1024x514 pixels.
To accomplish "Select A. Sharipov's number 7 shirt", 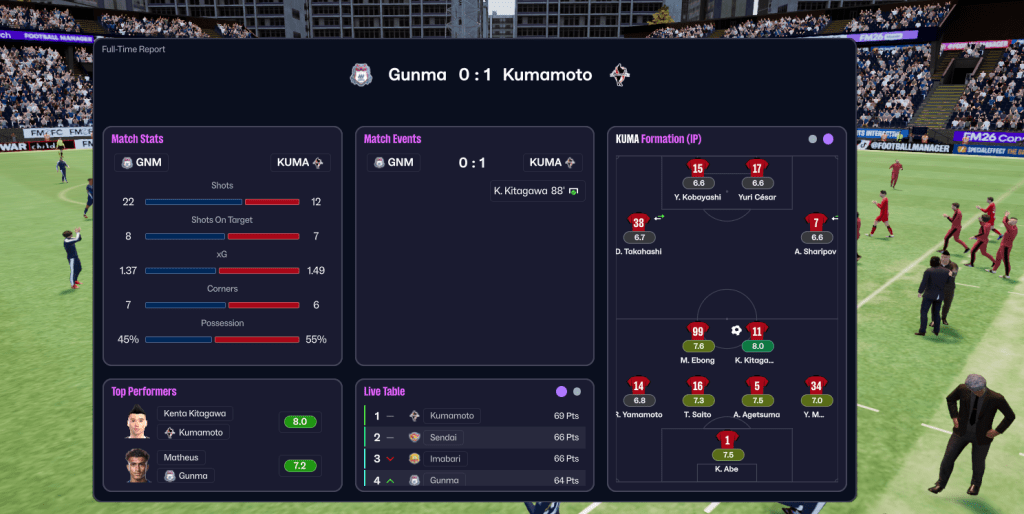I will coord(817,222).
